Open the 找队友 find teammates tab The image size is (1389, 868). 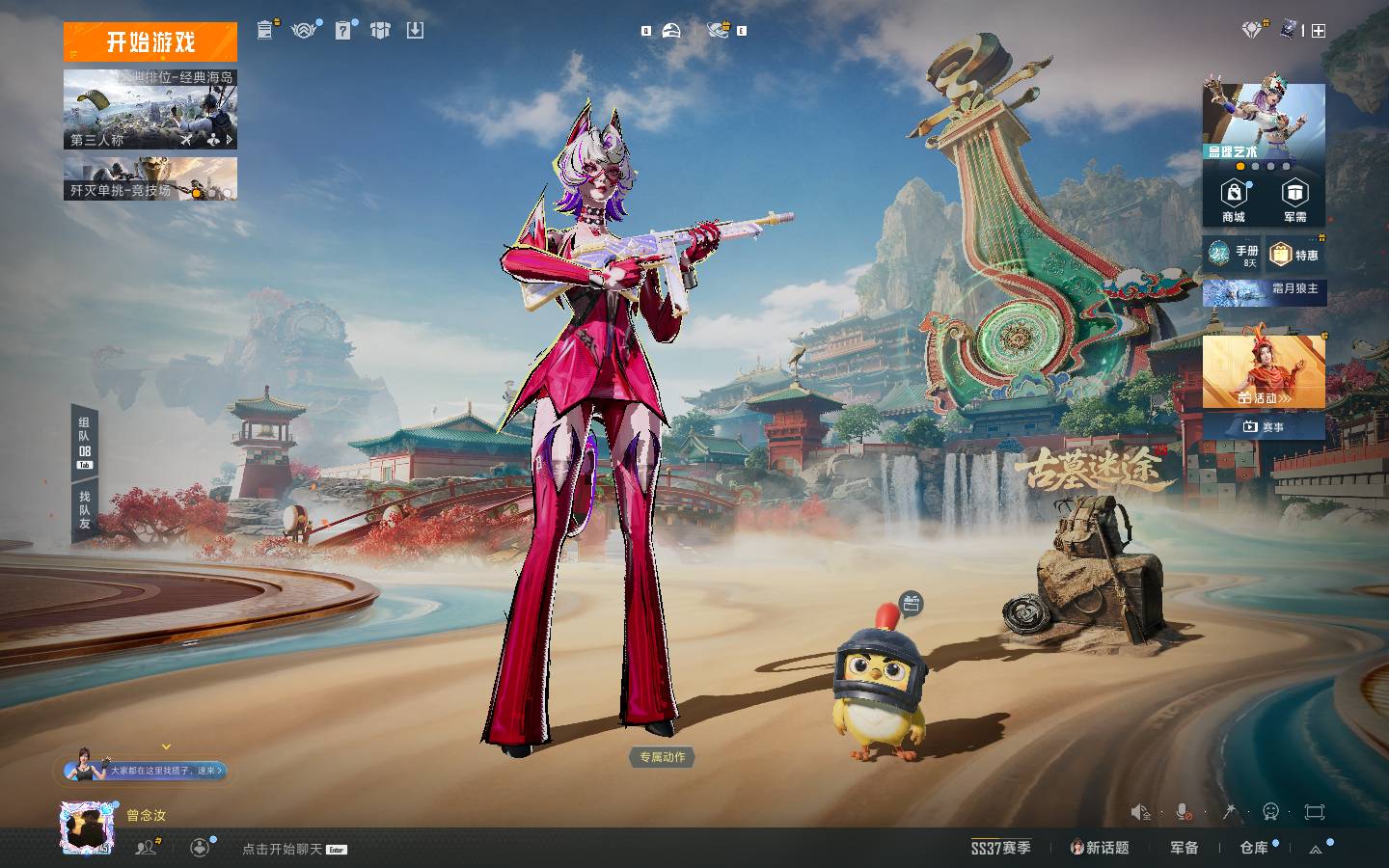pos(85,509)
